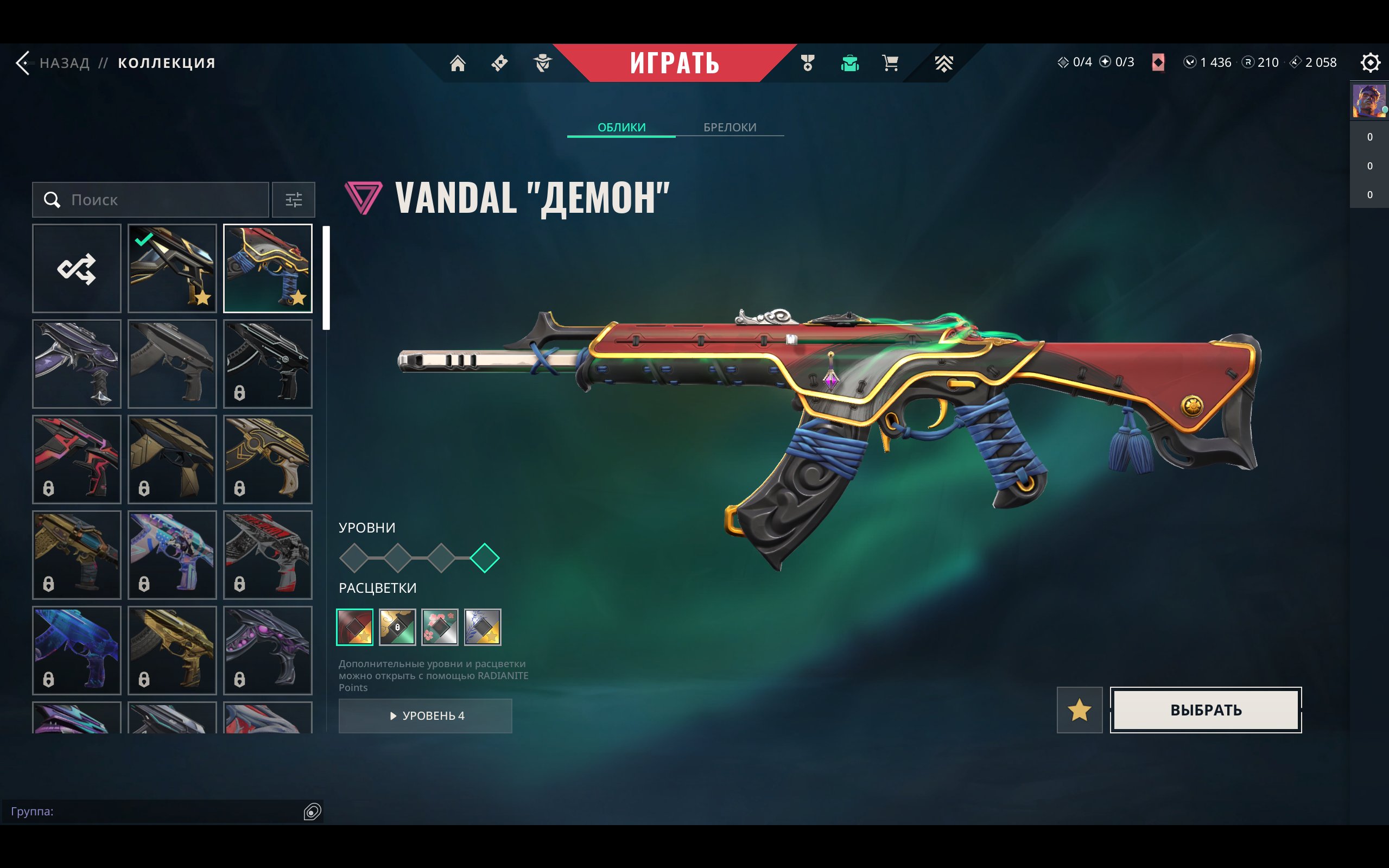
Task: Choose the pink cherry blossom color variant
Action: point(440,627)
